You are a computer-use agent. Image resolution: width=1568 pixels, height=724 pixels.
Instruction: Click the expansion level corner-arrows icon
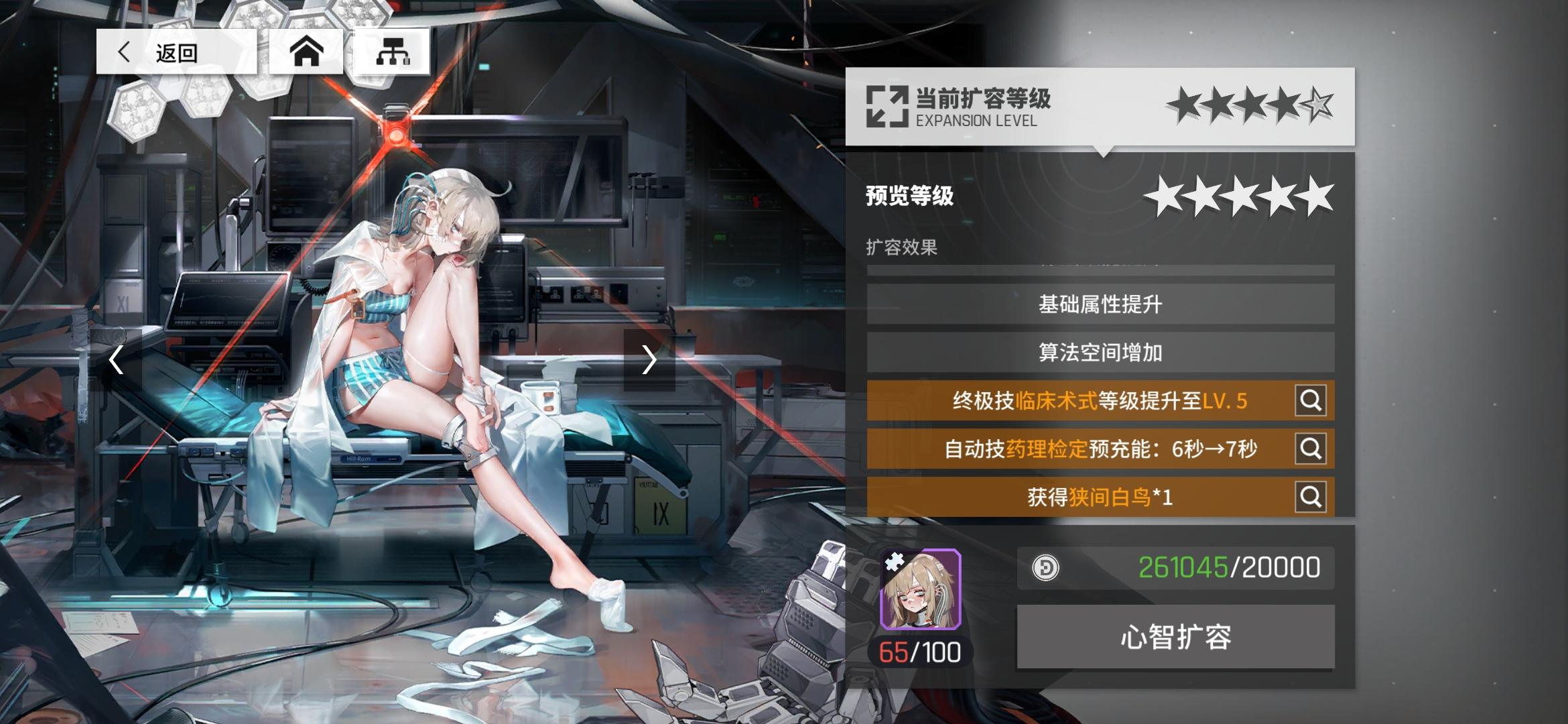click(x=886, y=105)
